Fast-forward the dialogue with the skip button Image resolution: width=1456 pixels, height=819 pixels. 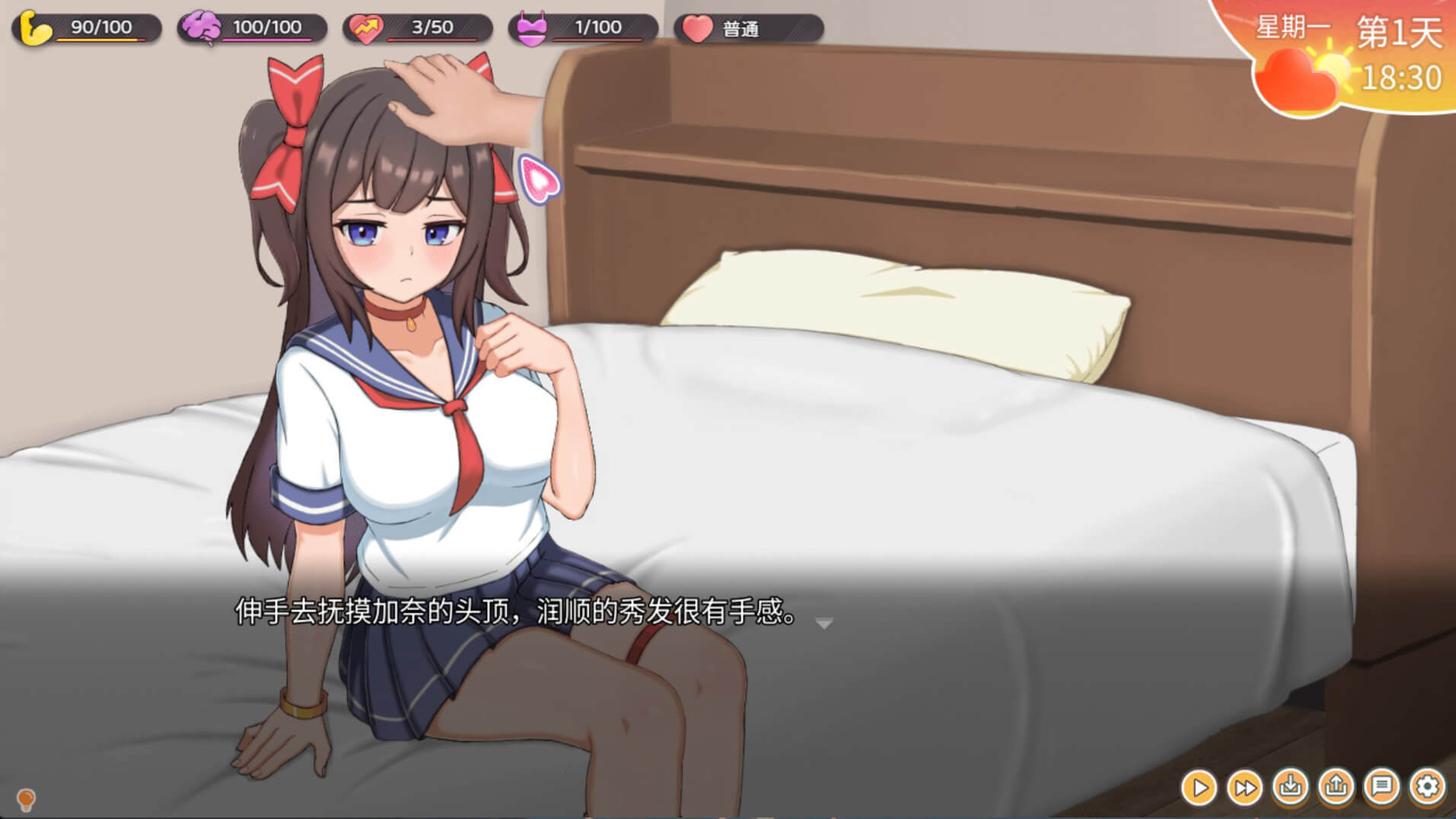click(x=1245, y=788)
